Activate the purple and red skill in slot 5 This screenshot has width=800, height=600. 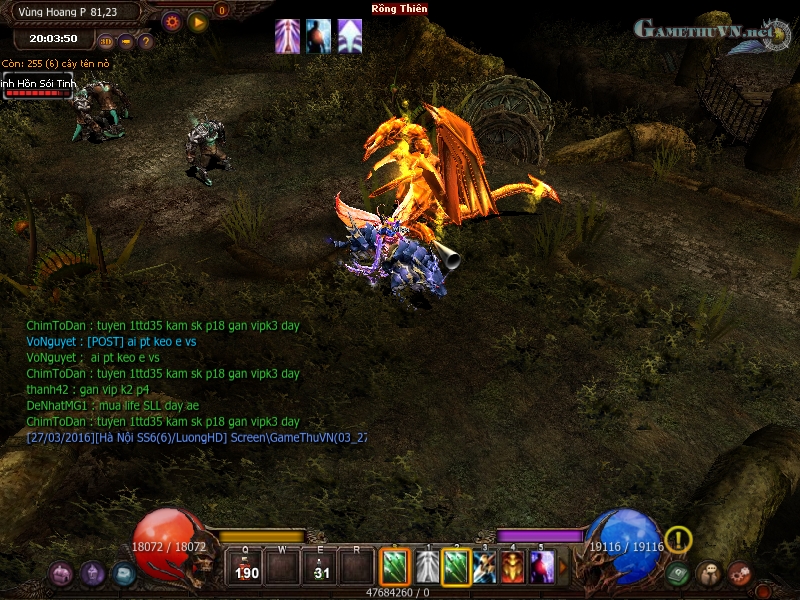(541, 568)
